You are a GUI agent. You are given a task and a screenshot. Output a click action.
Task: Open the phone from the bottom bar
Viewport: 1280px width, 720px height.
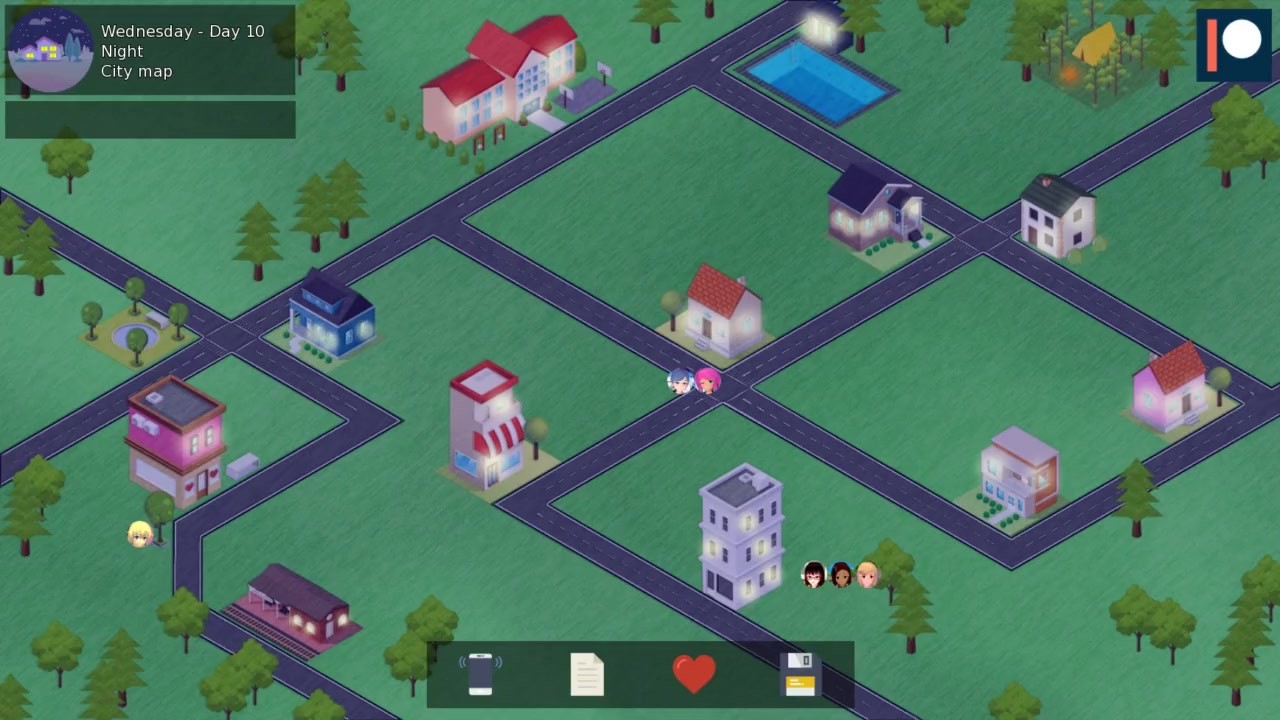point(481,674)
